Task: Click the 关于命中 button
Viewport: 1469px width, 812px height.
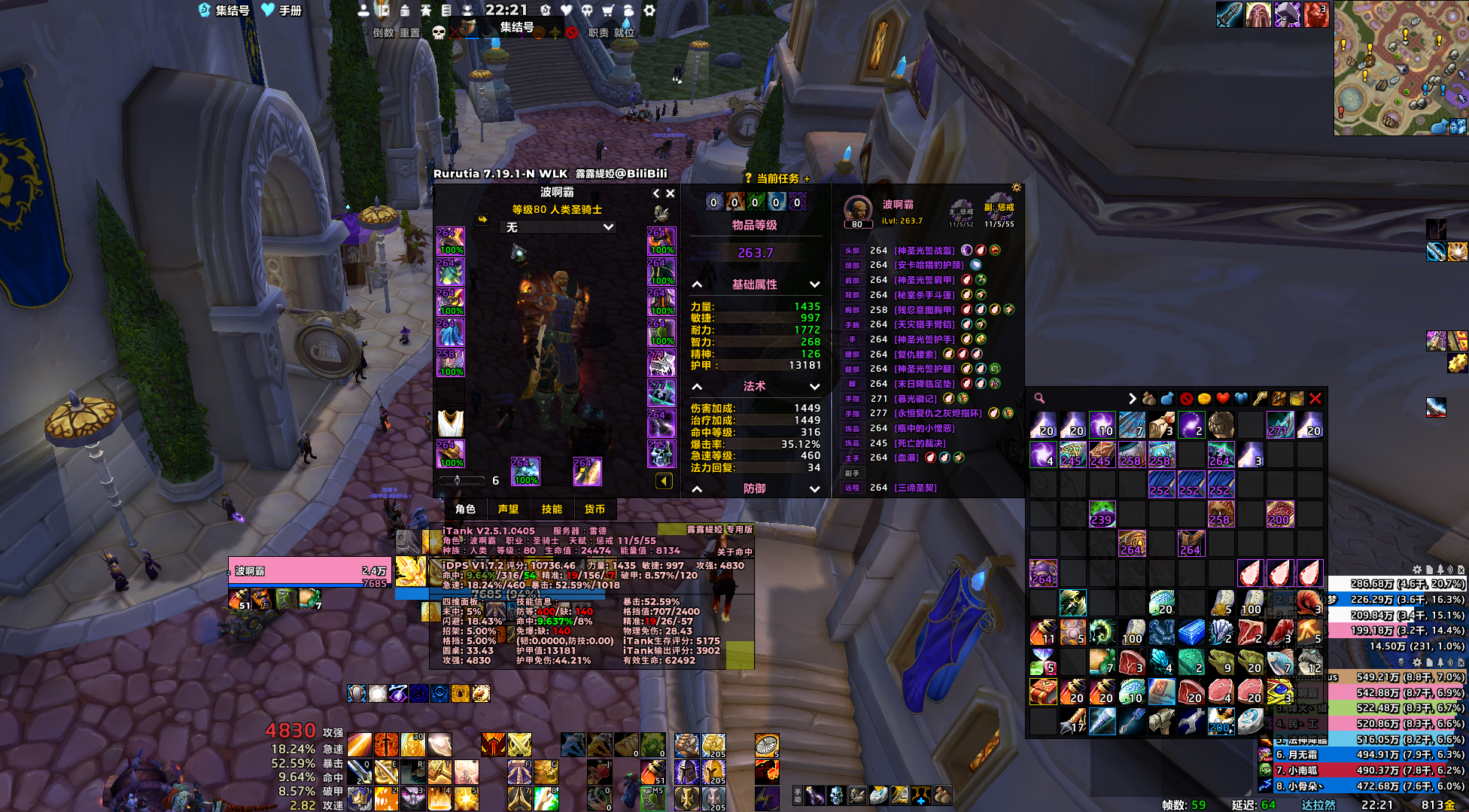Action: point(734,552)
